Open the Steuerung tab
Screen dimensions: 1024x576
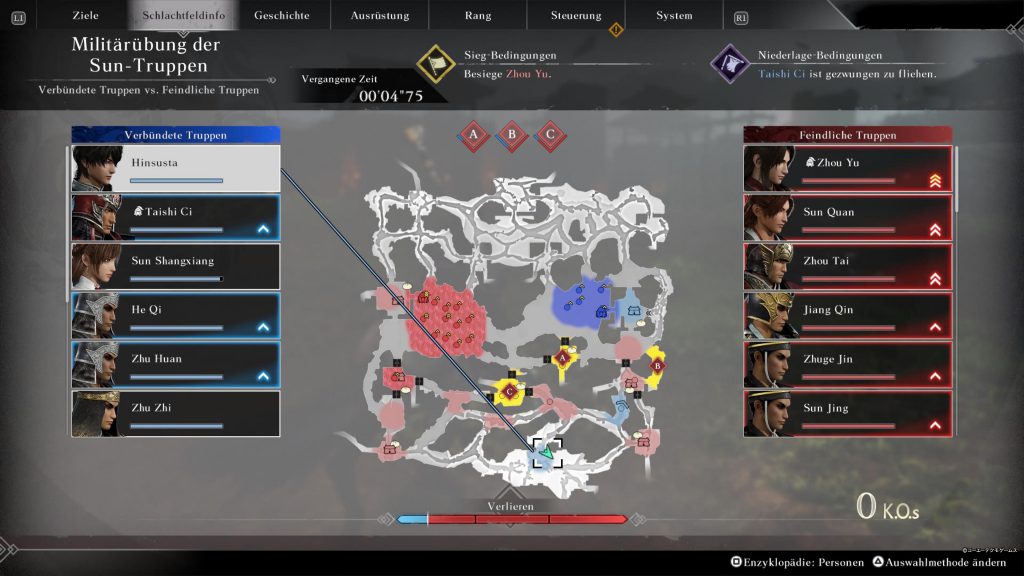576,15
